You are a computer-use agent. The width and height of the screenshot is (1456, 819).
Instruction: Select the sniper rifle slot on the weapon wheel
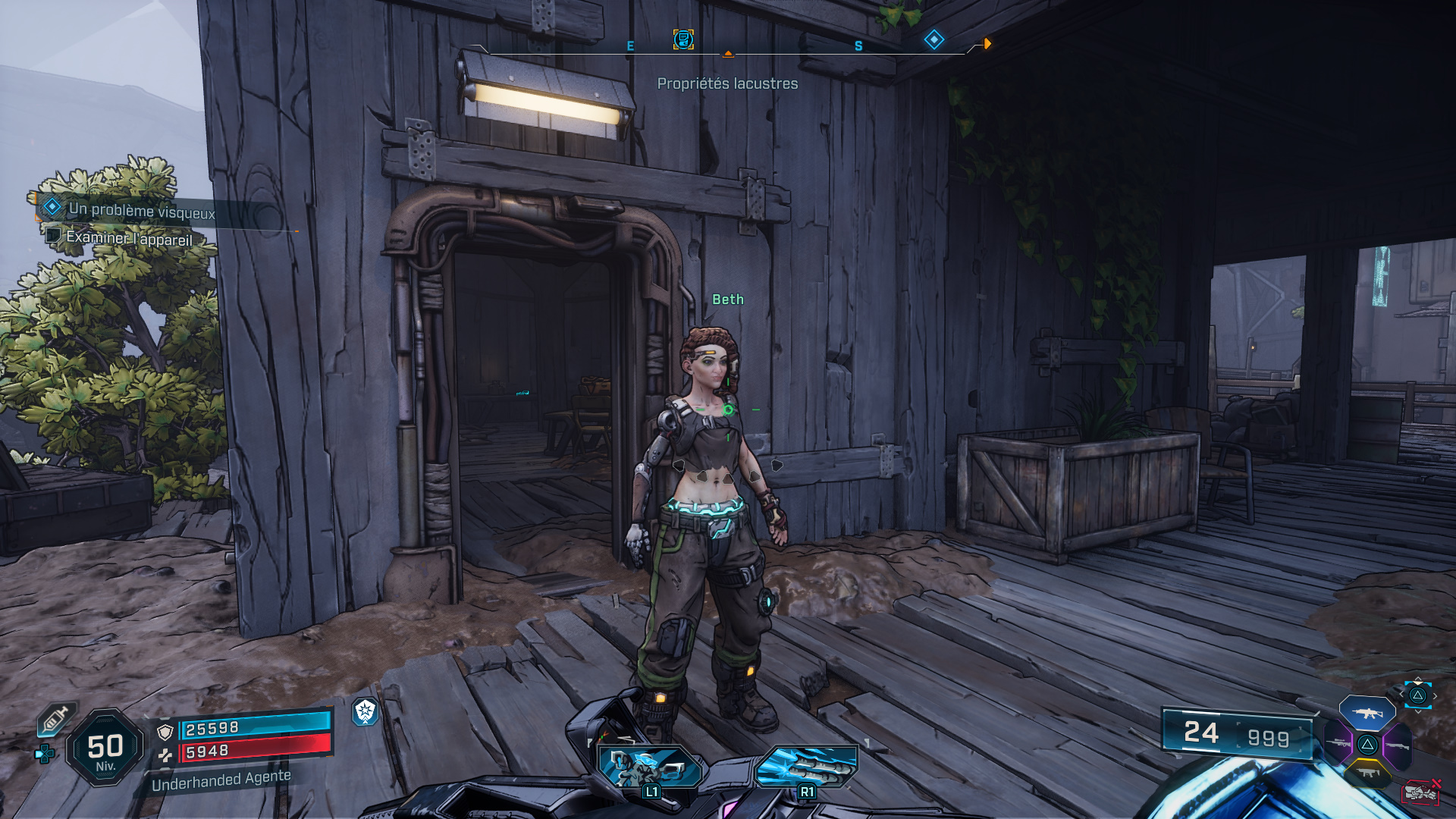tap(1338, 744)
